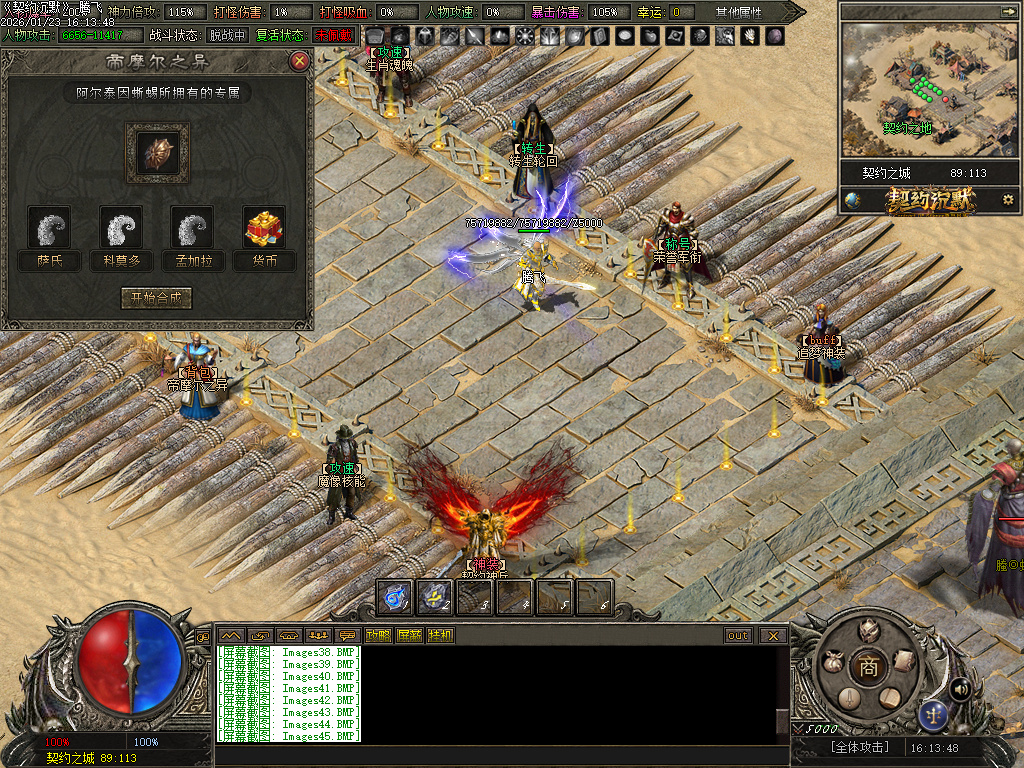
Task: Use the yellow rune skill in hotbar slot 2
Action: pos(435,597)
